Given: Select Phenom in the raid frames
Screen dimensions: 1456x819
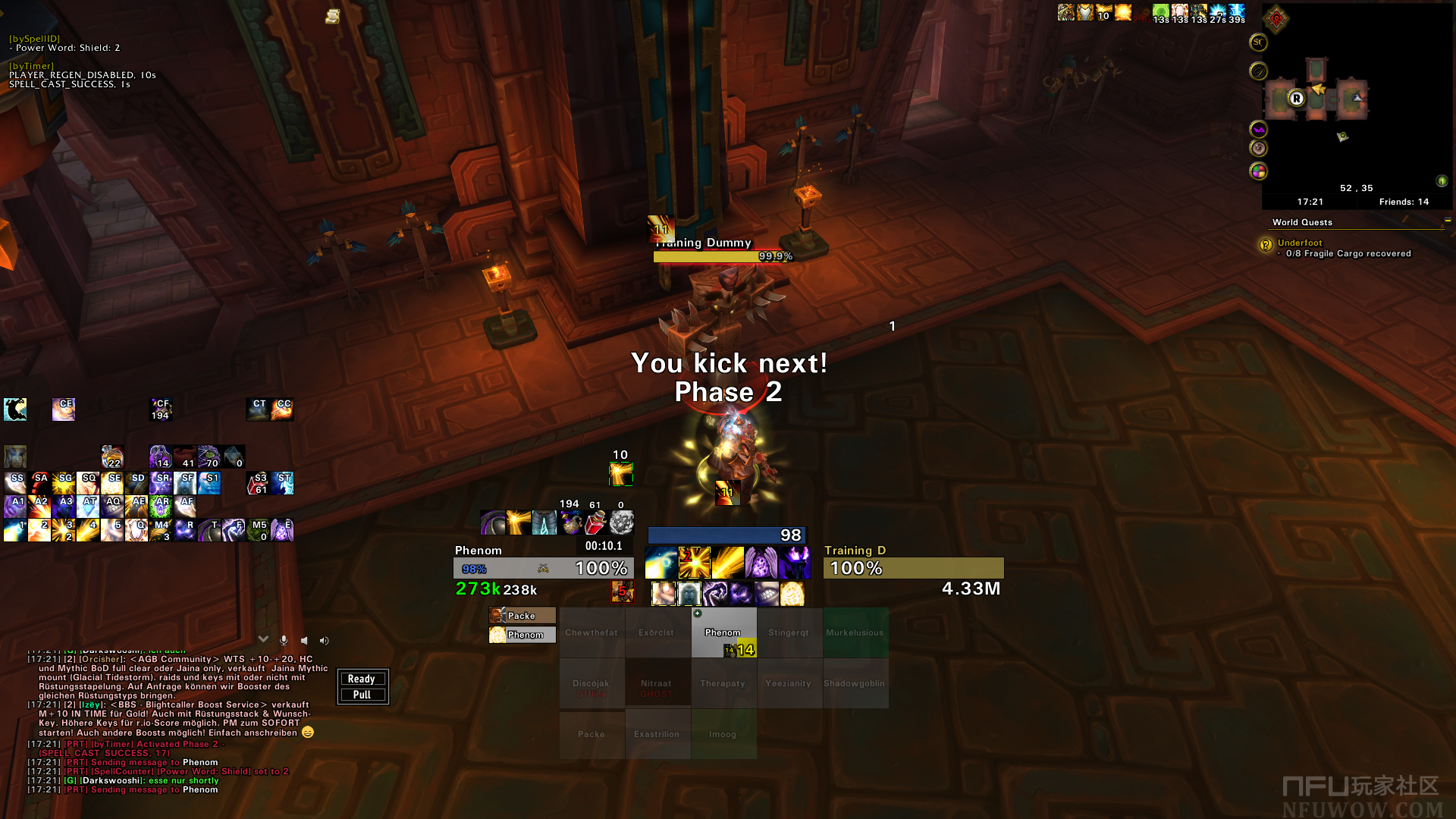Looking at the screenshot, I should coord(723,632).
